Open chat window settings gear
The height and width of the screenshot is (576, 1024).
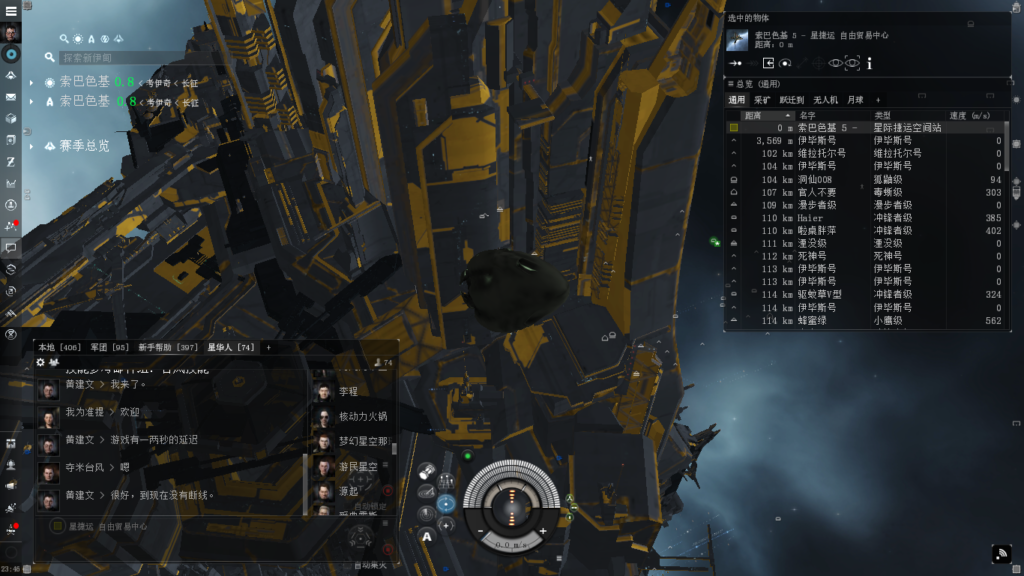(x=41, y=362)
